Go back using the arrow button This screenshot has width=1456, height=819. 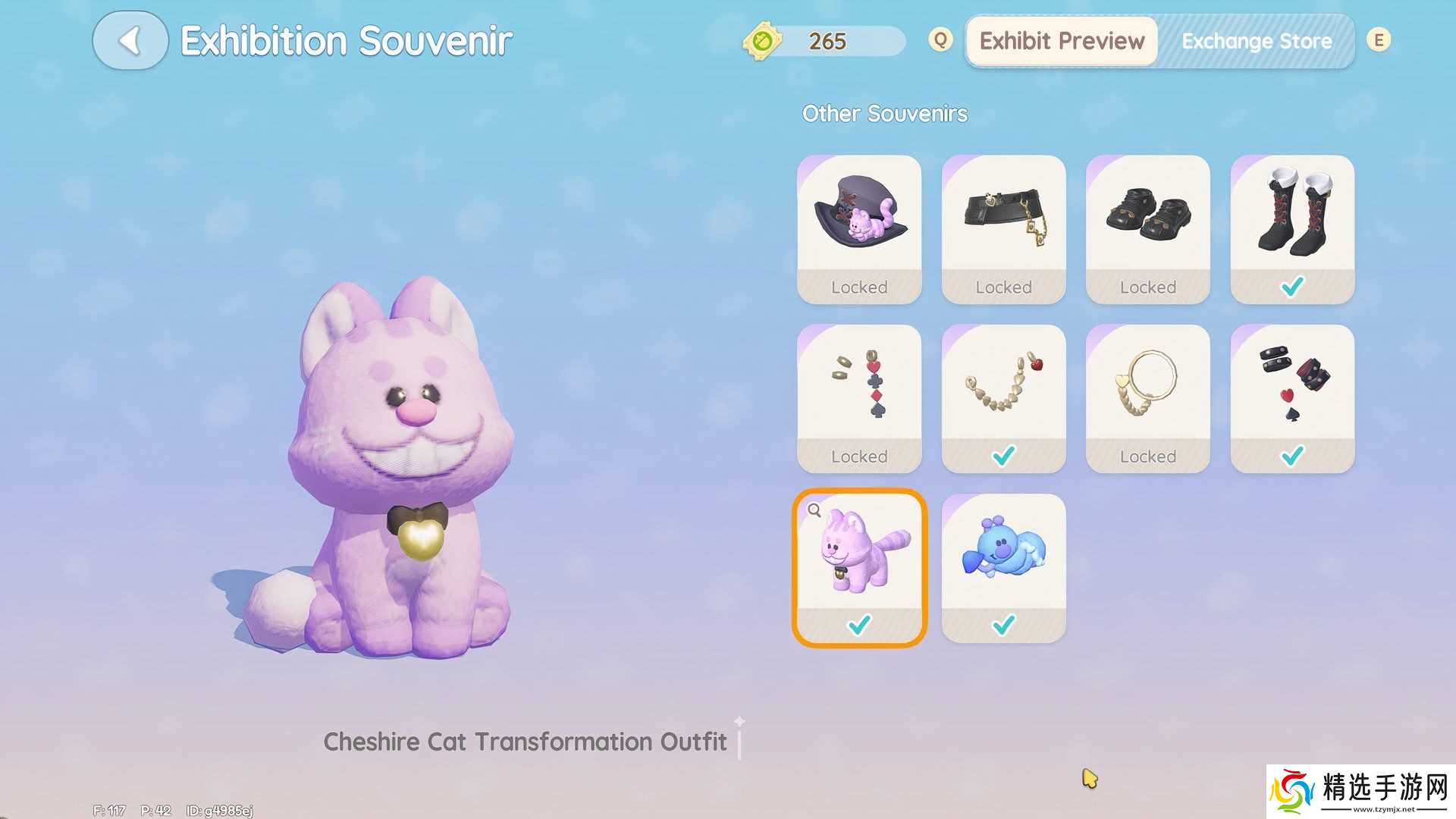(x=130, y=41)
